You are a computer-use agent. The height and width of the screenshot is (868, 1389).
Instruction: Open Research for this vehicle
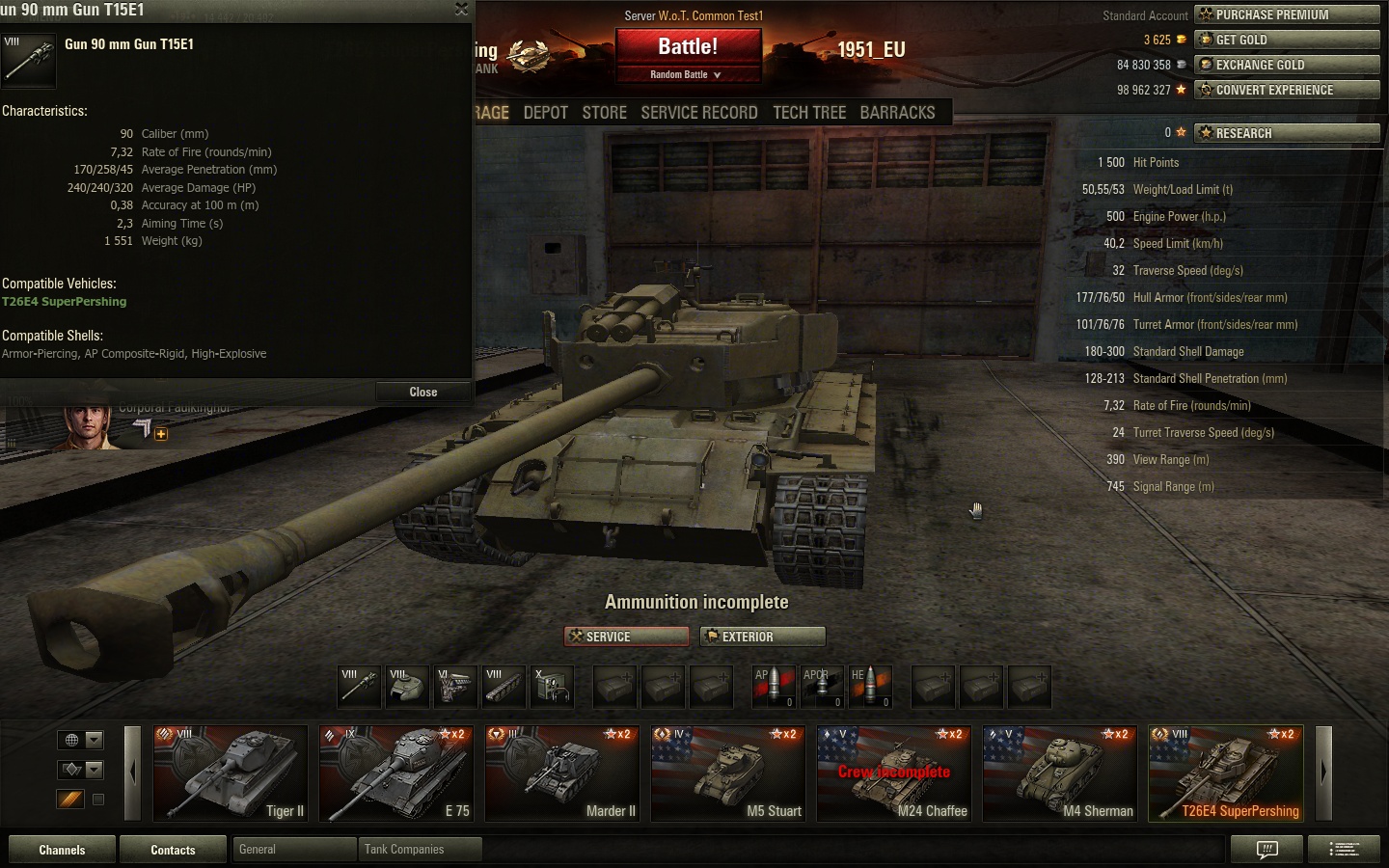tap(1287, 133)
